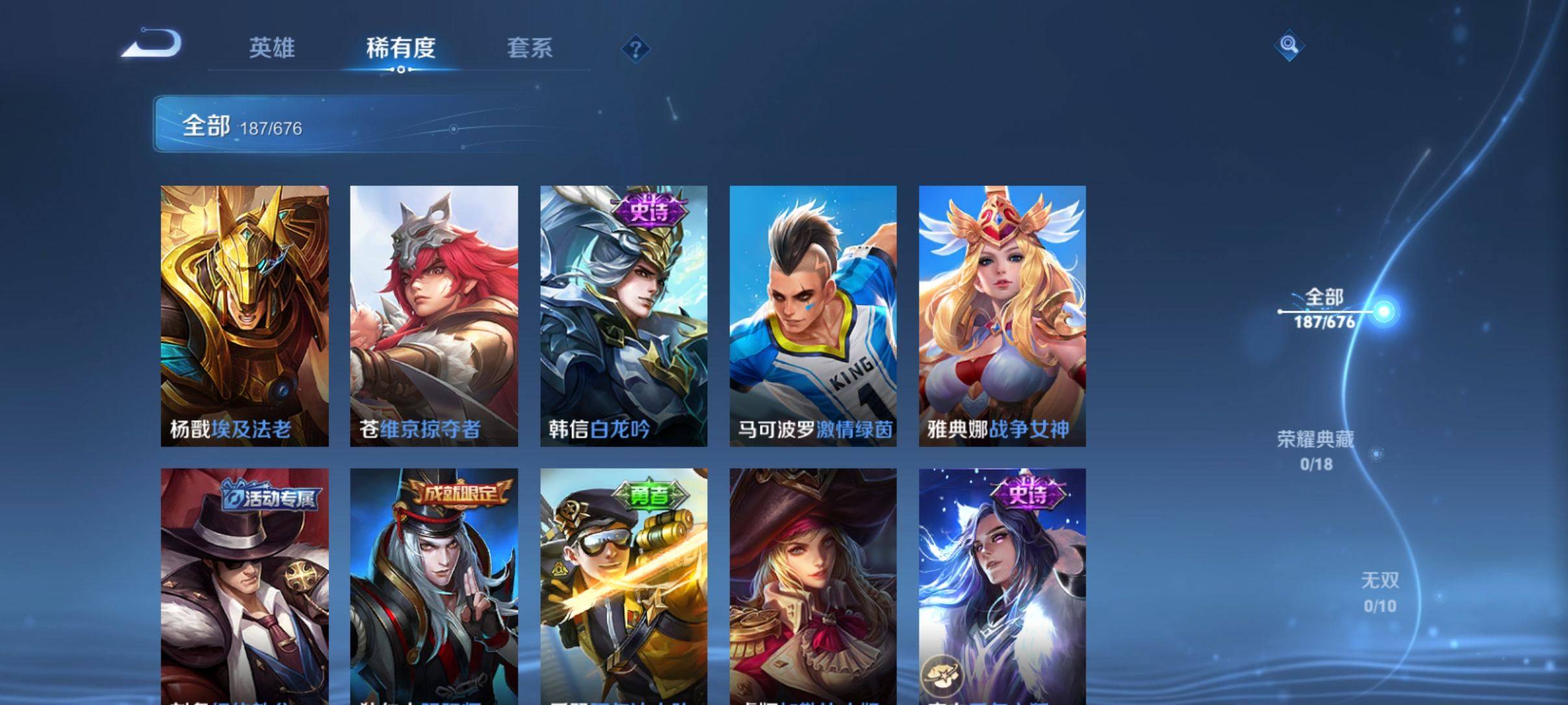Jump to 荣耀典藏 rarity filter
Image resolution: width=1568 pixels, height=705 pixels.
(x=1316, y=449)
